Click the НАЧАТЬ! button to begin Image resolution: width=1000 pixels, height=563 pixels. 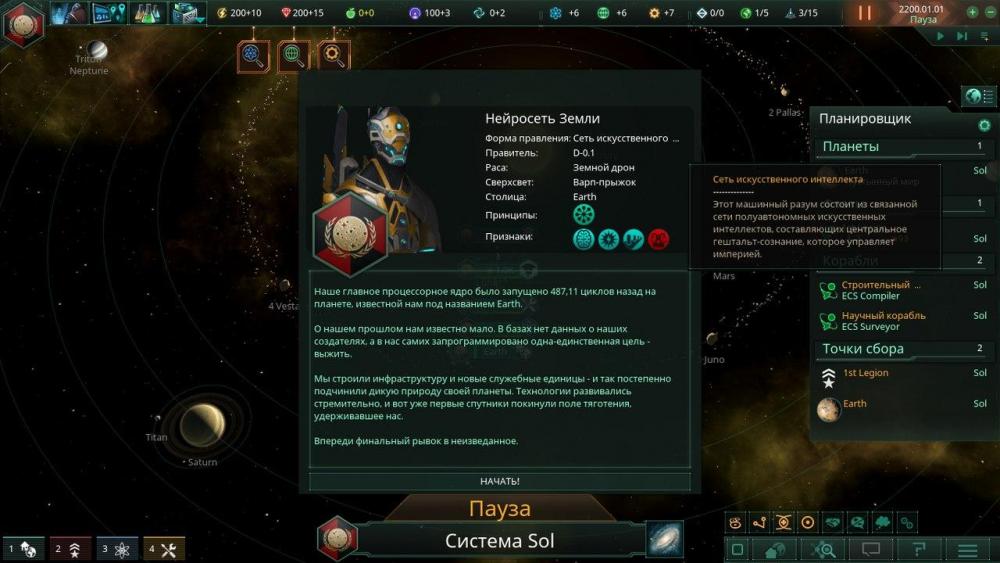click(500, 481)
